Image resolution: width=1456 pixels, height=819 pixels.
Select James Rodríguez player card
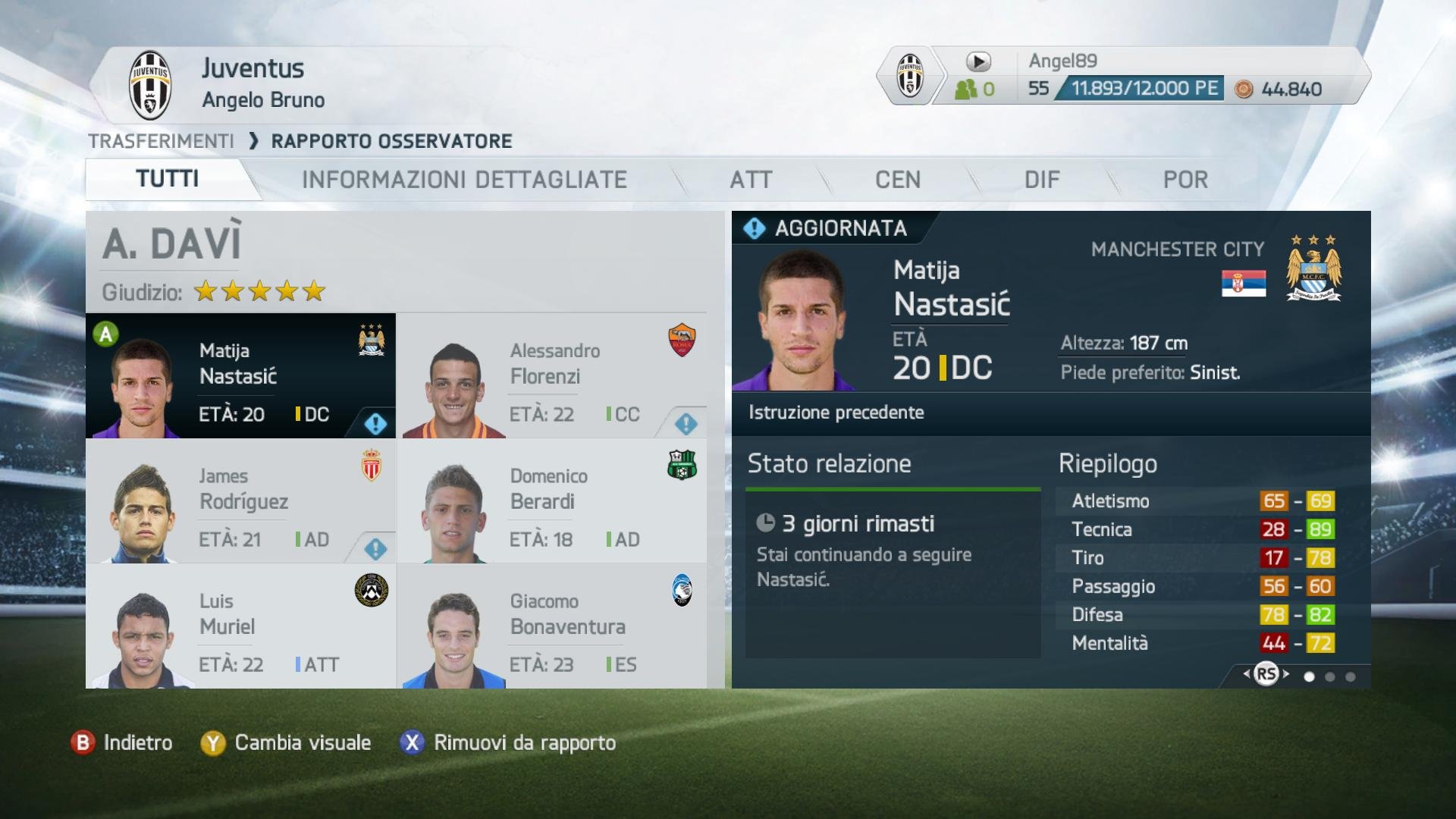click(x=240, y=501)
